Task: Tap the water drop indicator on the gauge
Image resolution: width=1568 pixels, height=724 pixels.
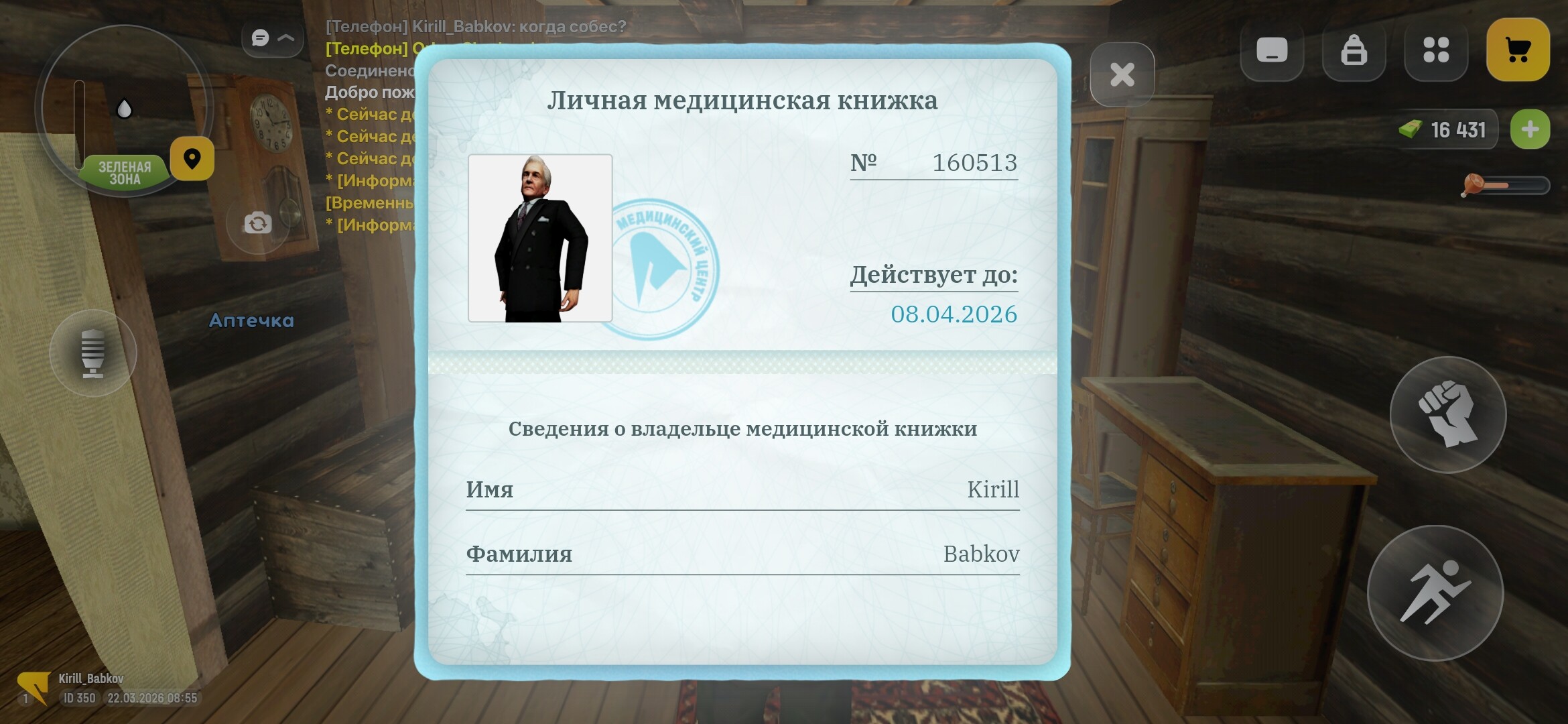Action: click(124, 107)
